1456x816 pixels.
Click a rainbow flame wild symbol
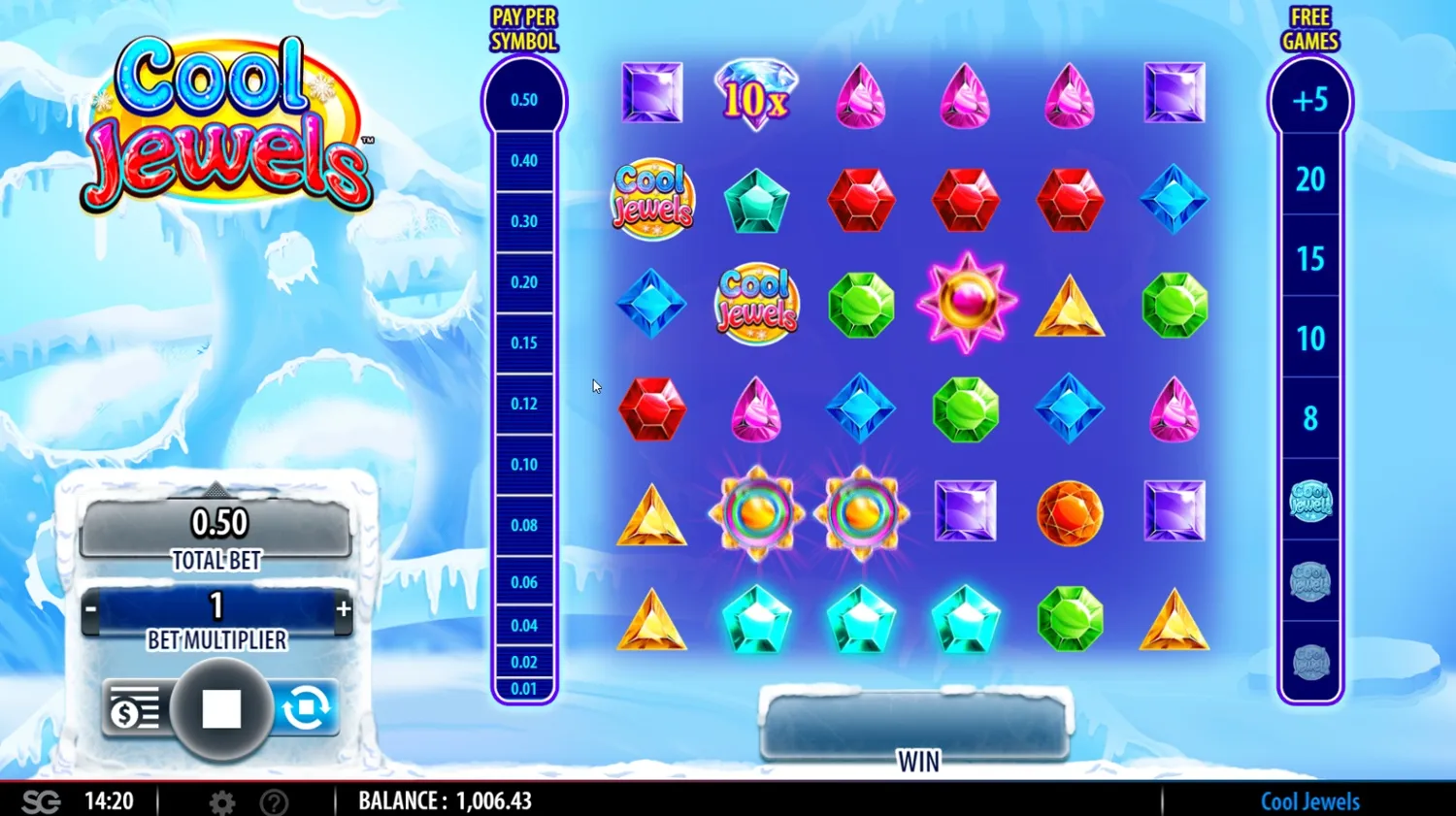tap(757, 512)
